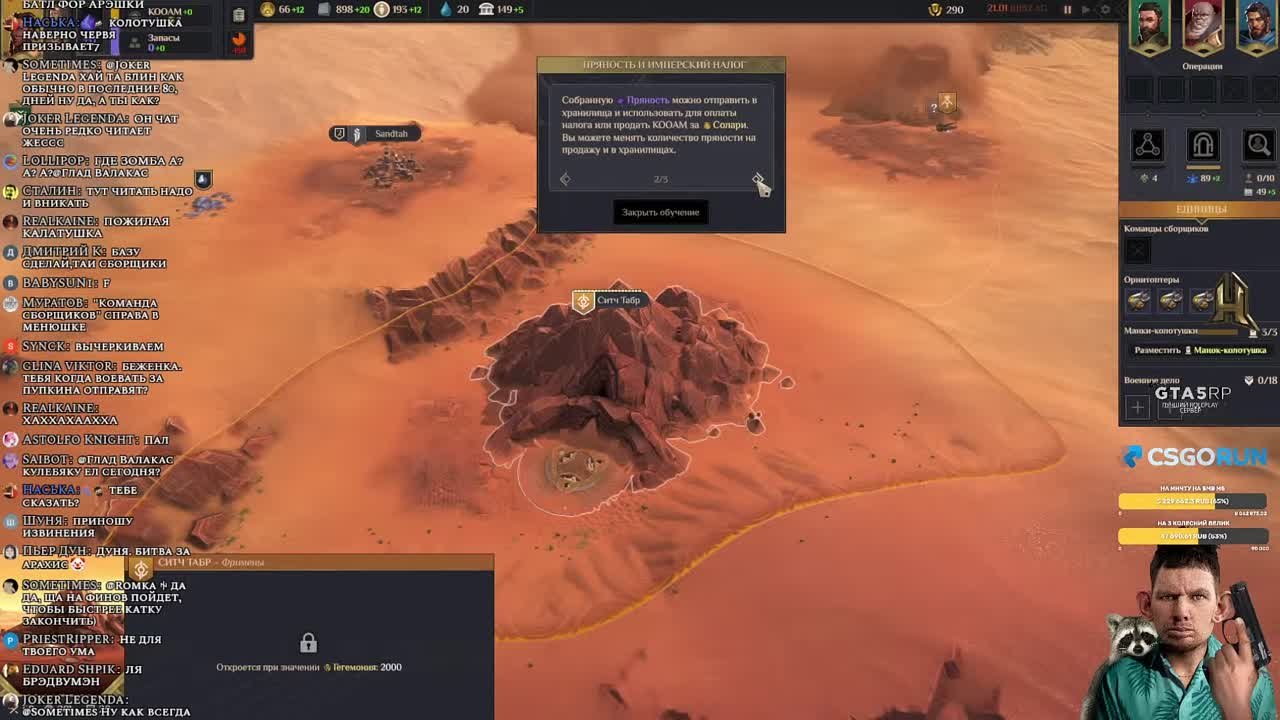Open the espionage magnifier icon
This screenshot has width=1280, height=720.
click(1257, 145)
